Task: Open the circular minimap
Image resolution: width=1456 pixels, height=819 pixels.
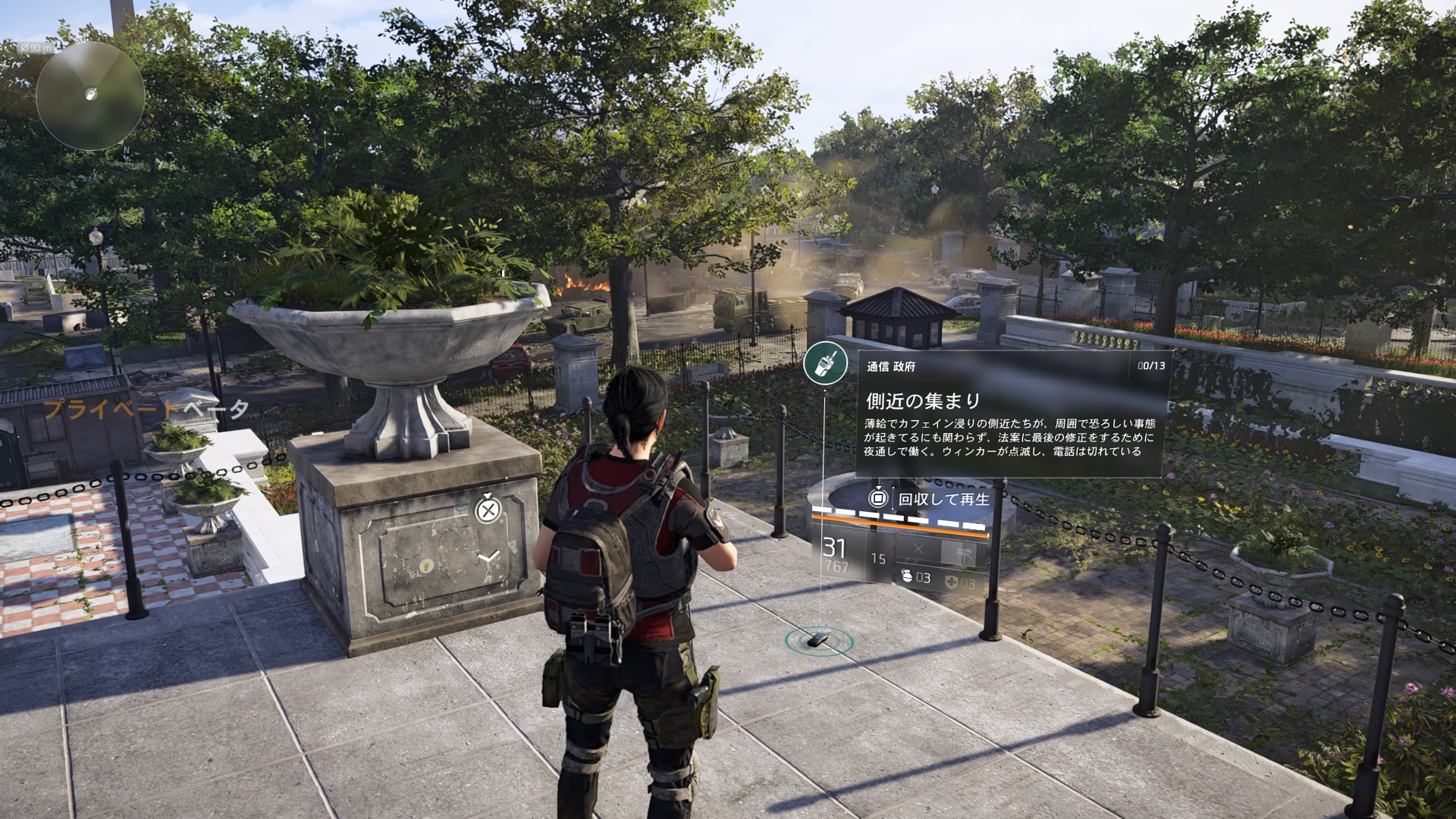Action: pos(90,96)
